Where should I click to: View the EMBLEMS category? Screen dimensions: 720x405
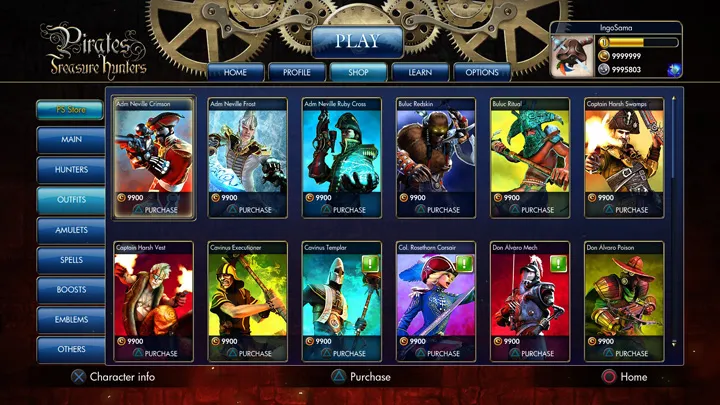71,320
